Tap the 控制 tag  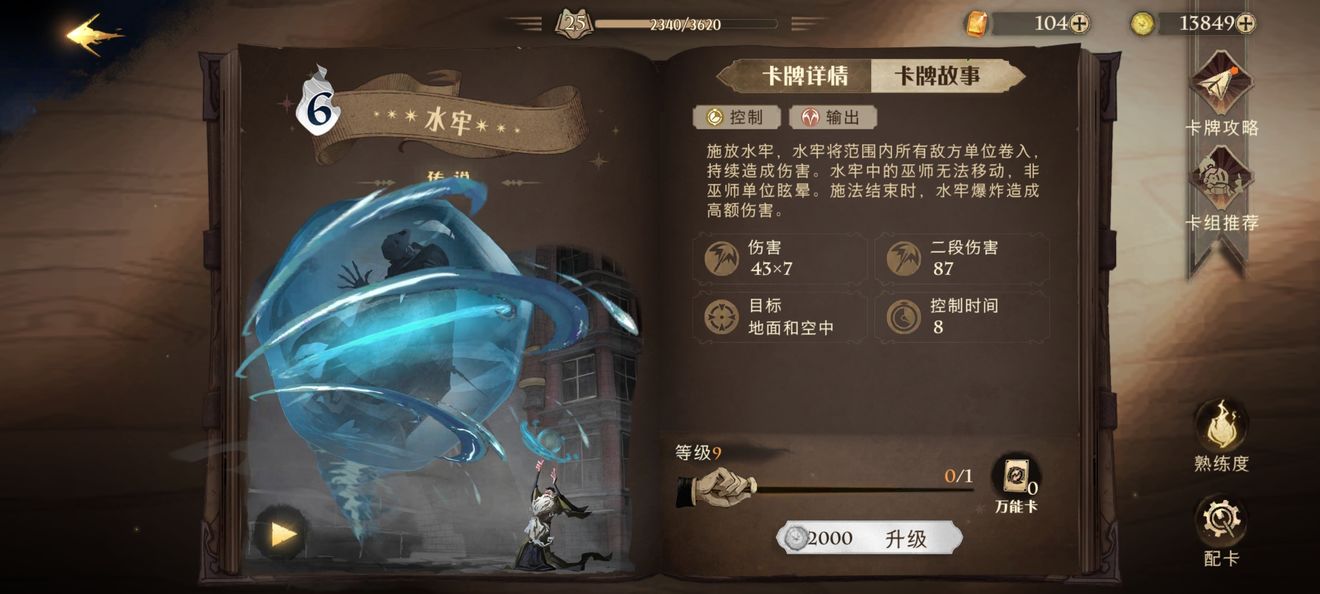[x=735, y=117]
